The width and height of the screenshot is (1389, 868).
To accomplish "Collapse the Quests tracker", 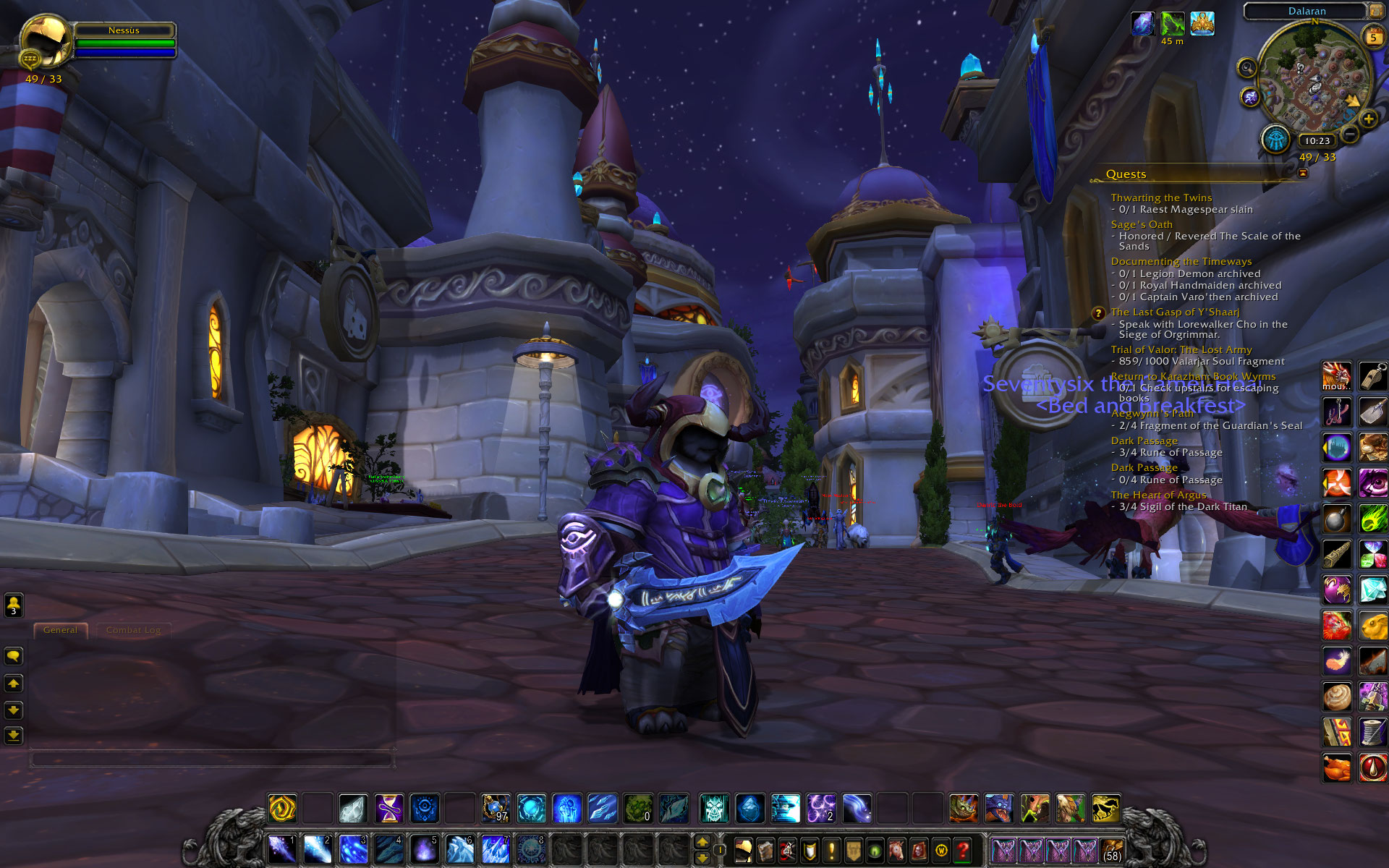I will [x=1303, y=174].
